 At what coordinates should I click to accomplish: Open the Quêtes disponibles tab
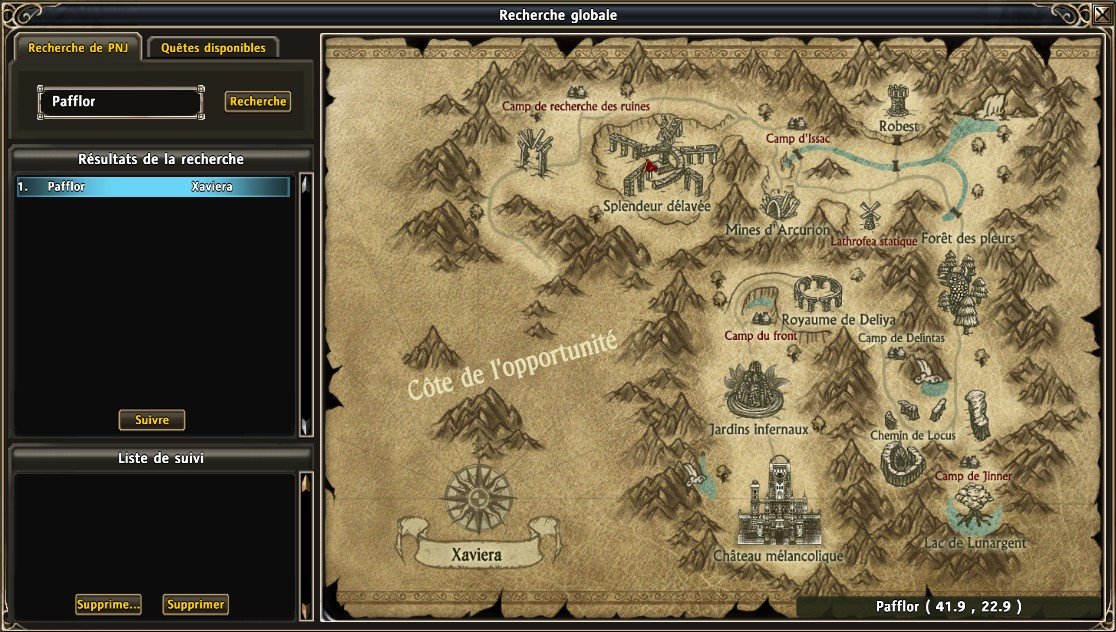pos(212,48)
